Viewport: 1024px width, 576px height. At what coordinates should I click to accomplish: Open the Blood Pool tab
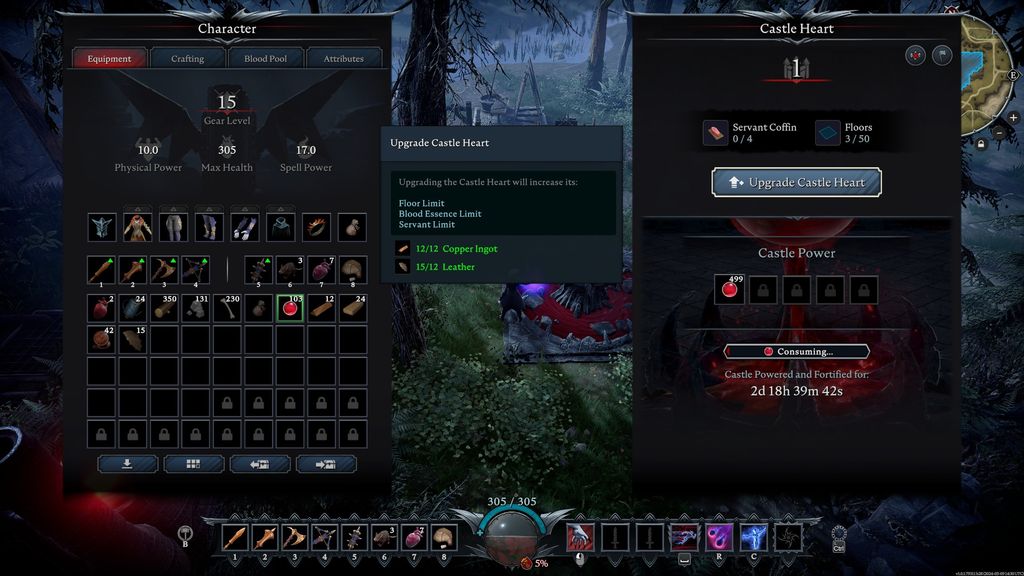coord(265,59)
